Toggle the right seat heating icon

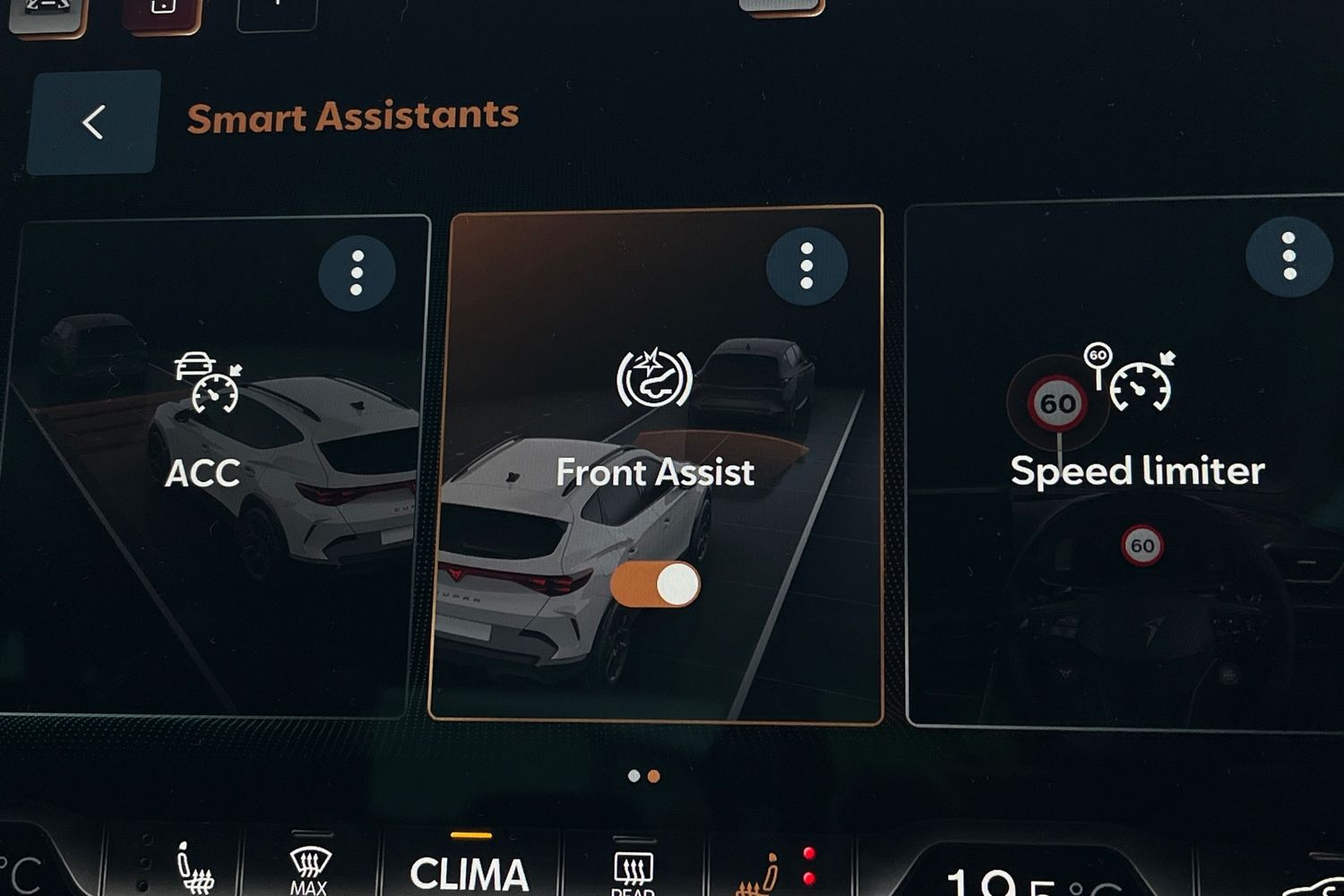[x=760, y=873]
